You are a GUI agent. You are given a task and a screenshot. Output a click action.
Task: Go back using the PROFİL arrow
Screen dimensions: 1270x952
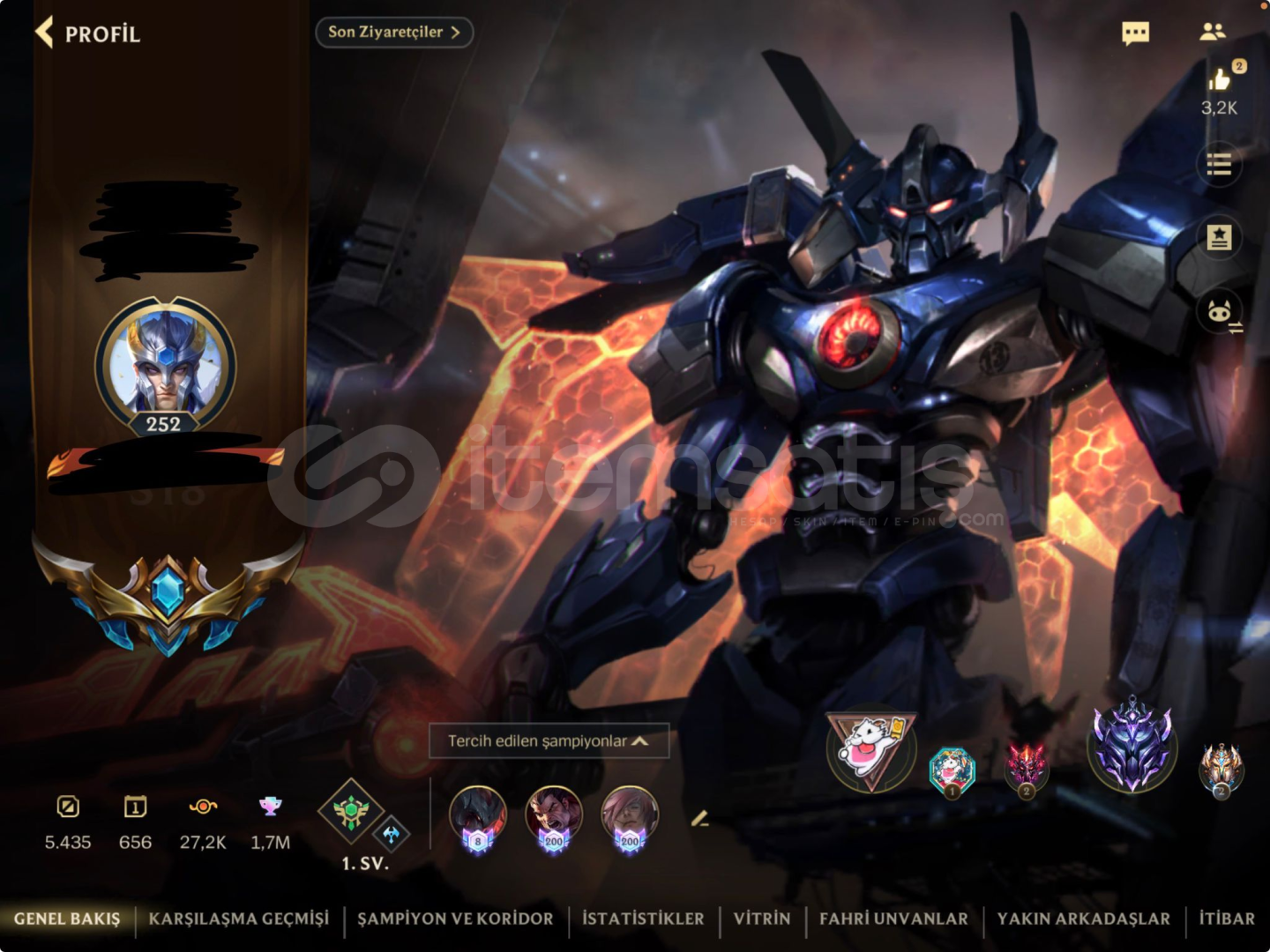click(43, 31)
